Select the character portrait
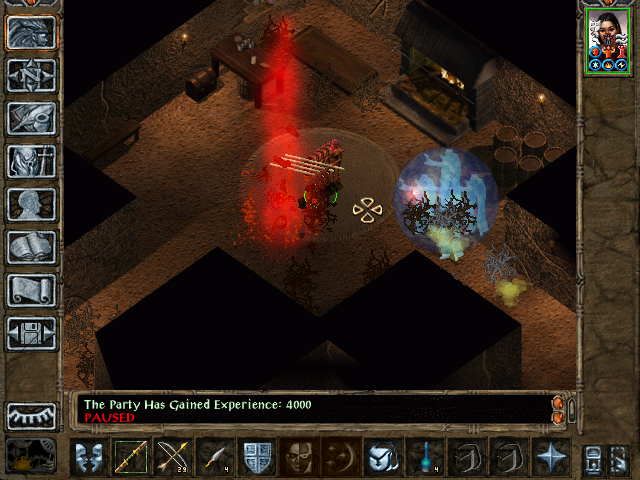Screen dimensions: 640x480 (608, 40)
